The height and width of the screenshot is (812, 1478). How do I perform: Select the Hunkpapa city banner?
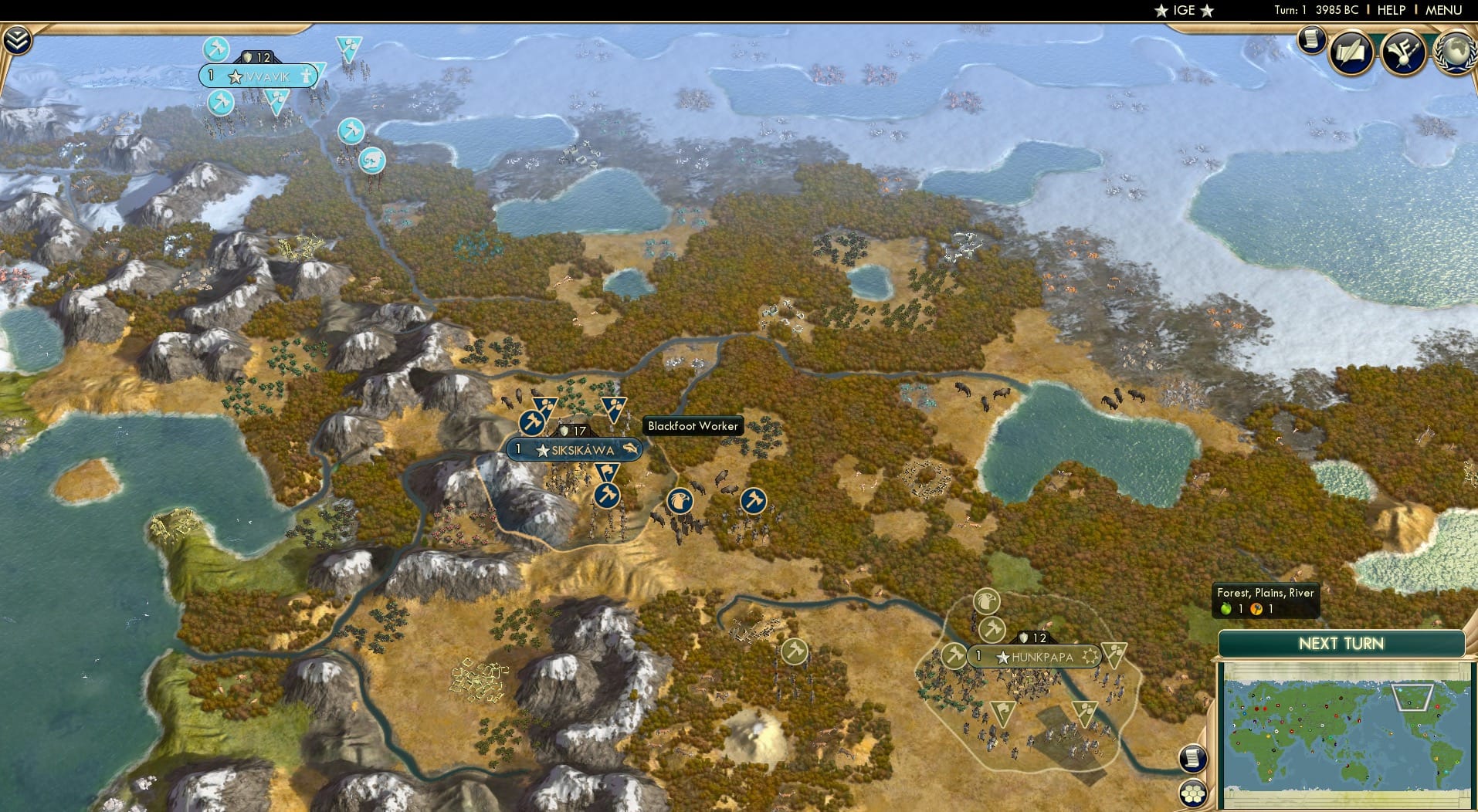tap(1035, 657)
